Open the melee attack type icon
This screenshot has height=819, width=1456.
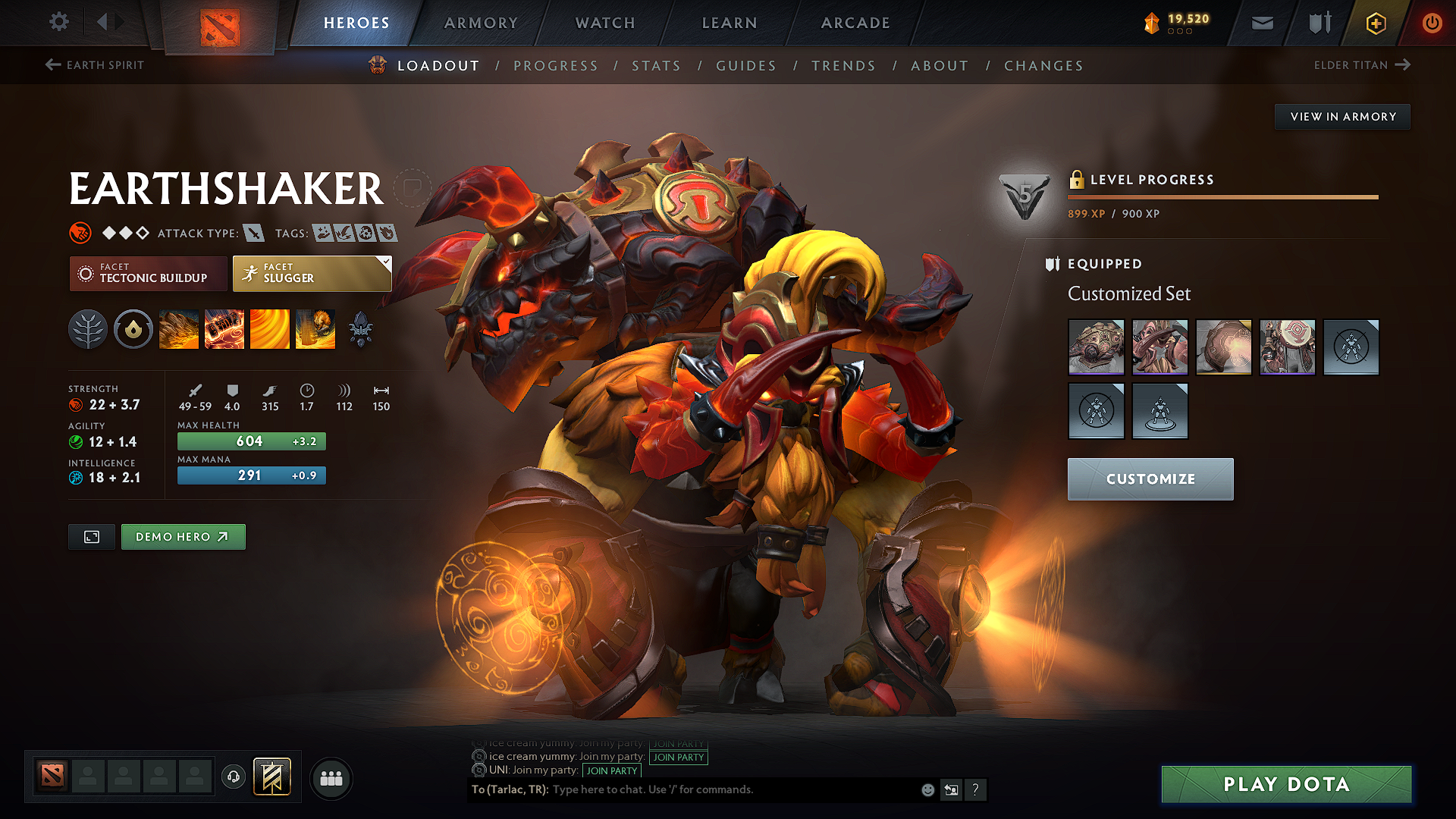point(253,233)
